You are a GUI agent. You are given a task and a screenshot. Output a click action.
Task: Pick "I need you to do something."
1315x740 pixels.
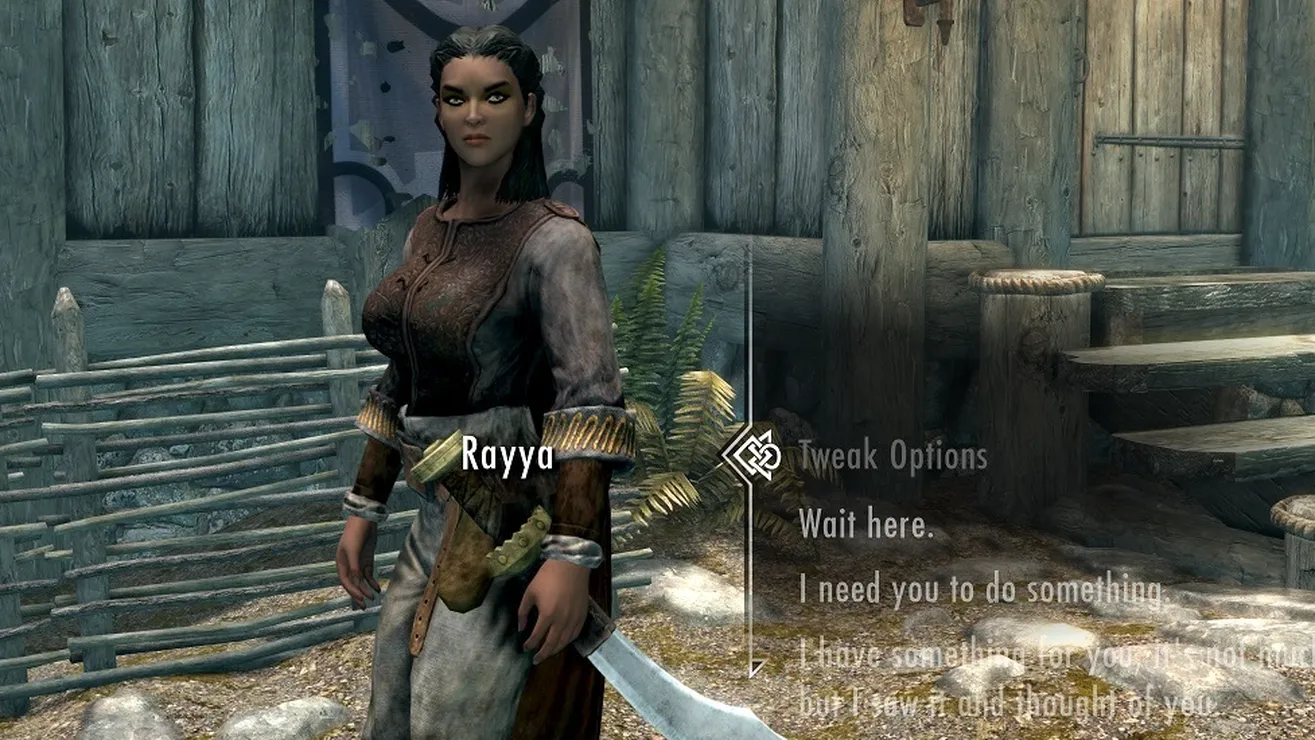[x=982, y=590]
